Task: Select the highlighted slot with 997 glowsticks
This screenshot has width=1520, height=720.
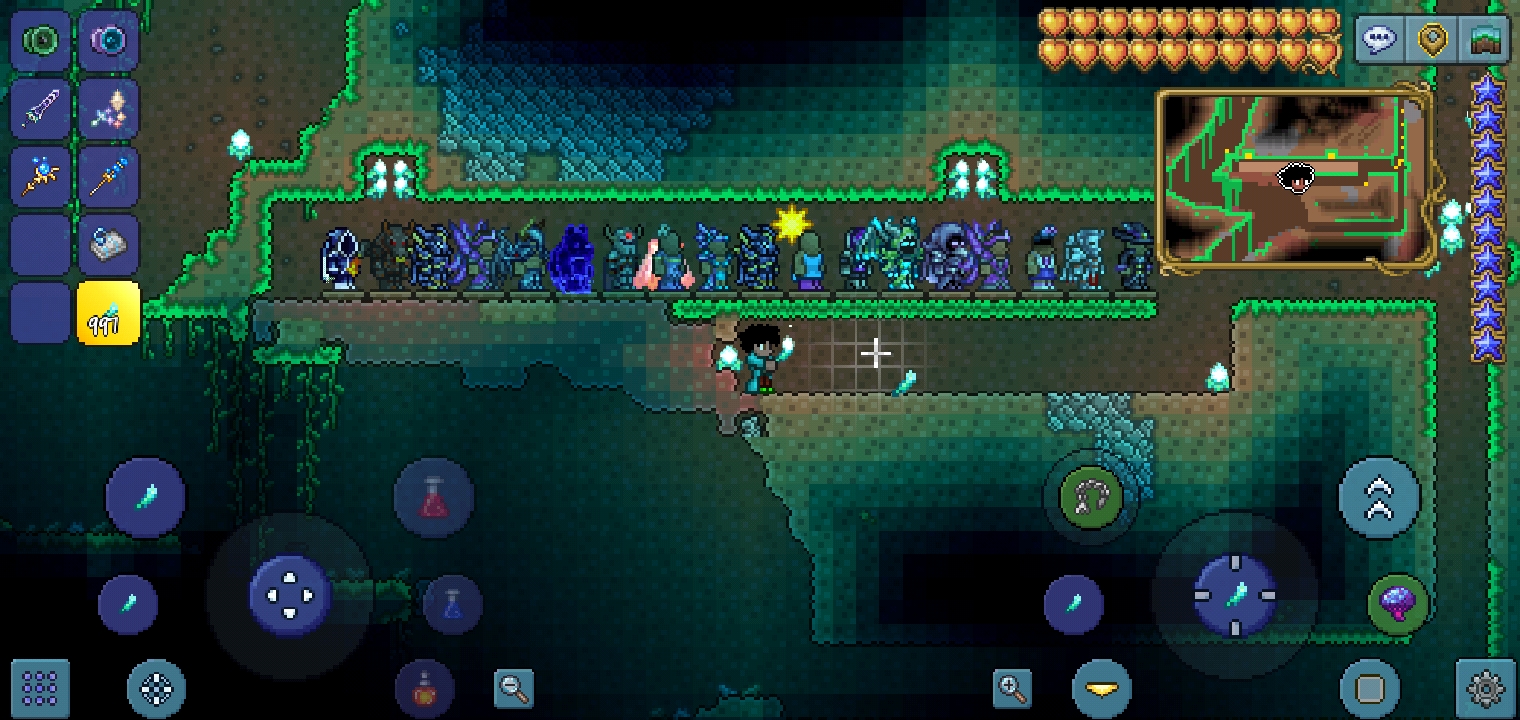Action: point(108,313)
